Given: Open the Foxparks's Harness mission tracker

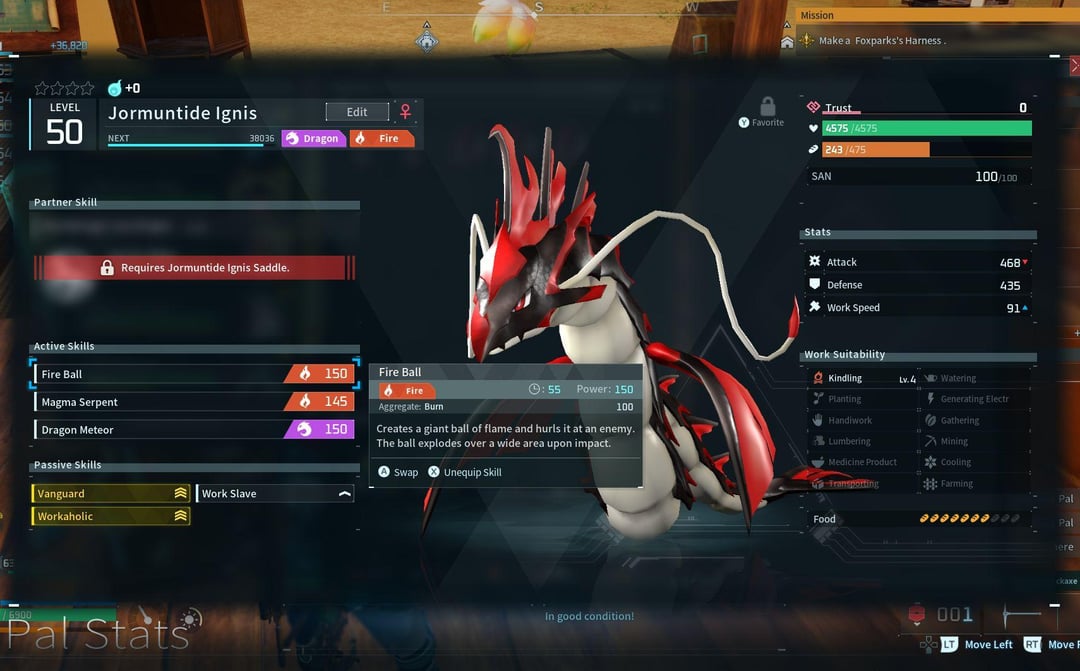Looking at the screenshot, I should point(880,41).
